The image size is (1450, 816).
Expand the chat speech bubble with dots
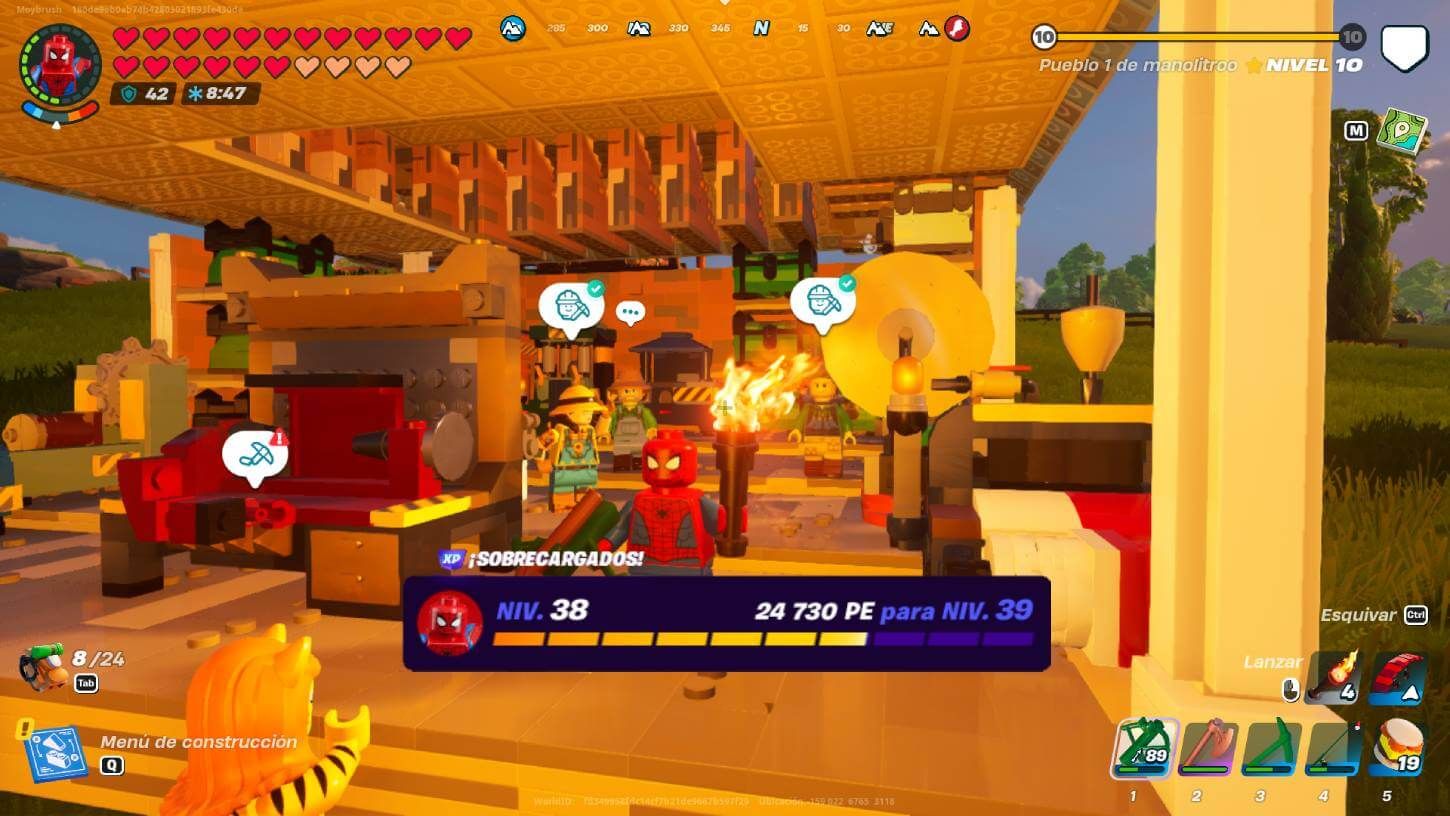(630, 311)
